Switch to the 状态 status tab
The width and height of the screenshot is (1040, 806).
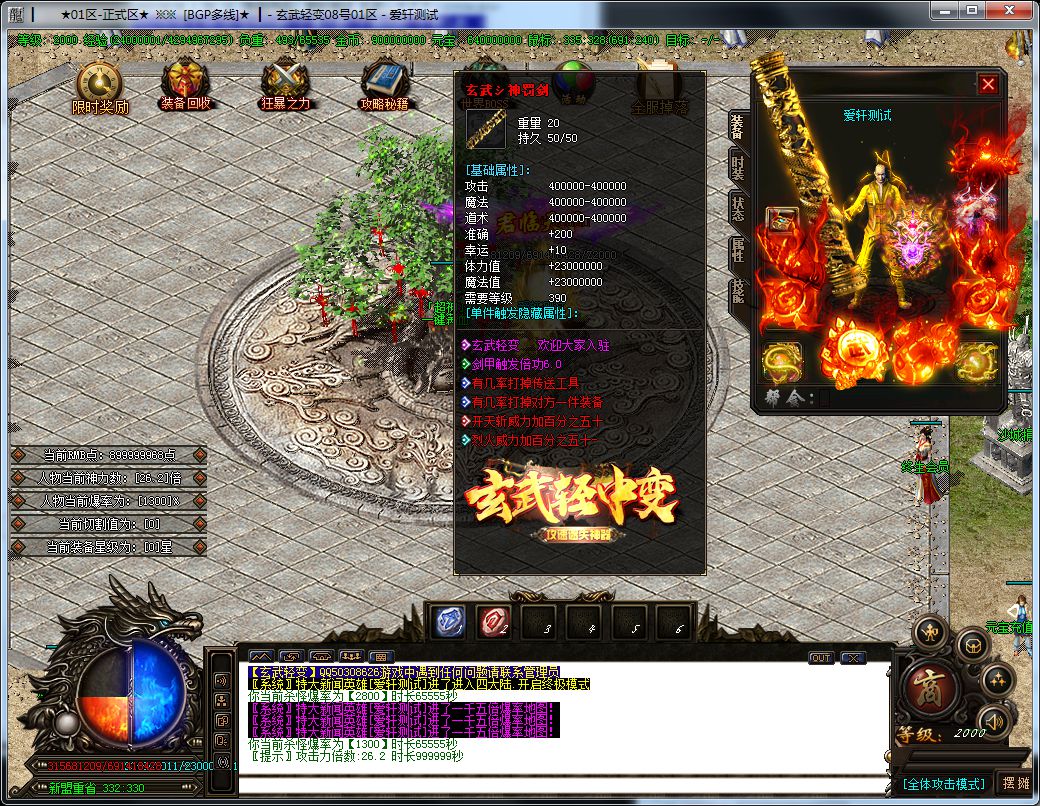tap(738, 209)
